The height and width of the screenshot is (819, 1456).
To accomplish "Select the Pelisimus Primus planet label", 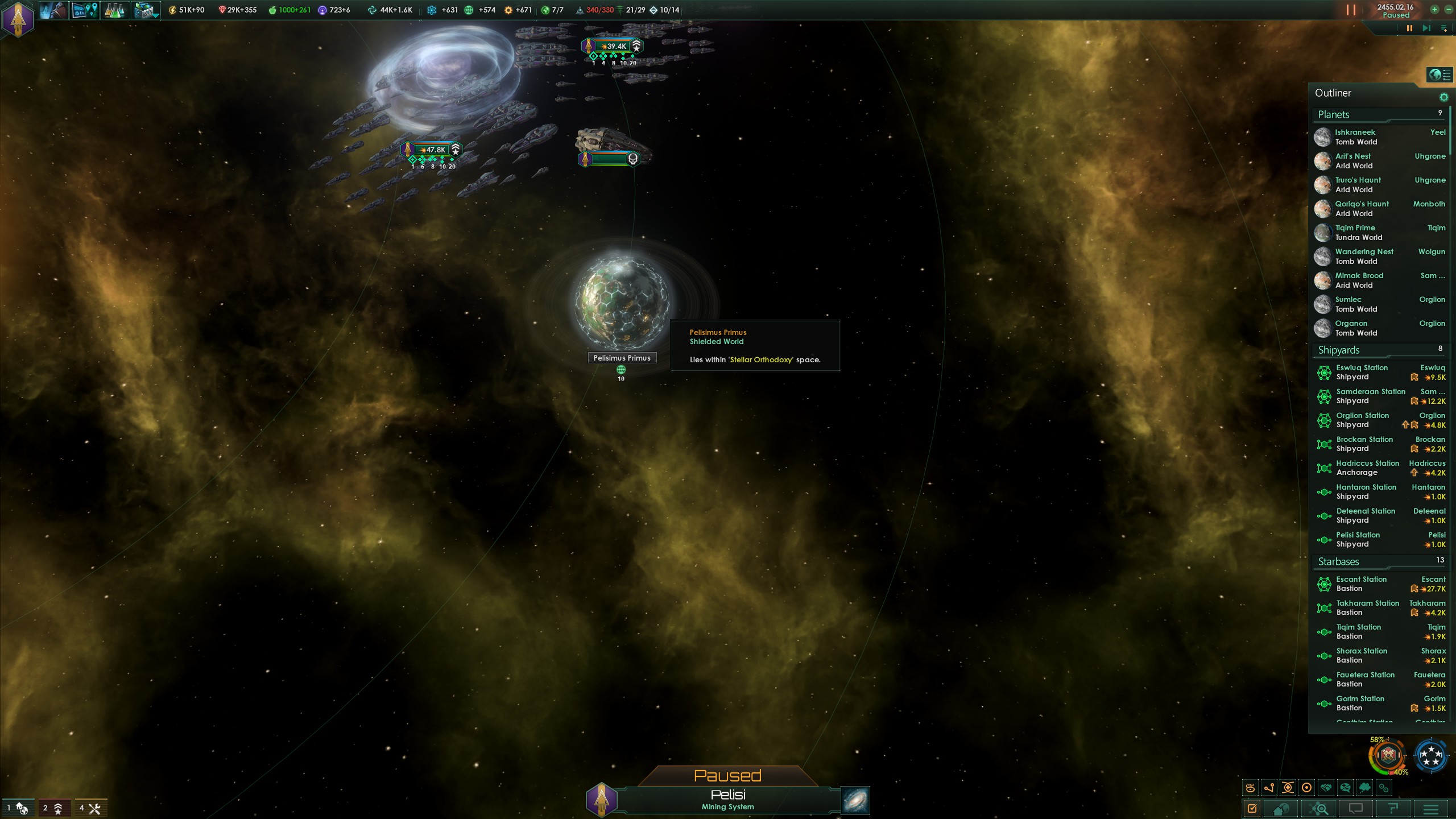I will tap(622, 358).
